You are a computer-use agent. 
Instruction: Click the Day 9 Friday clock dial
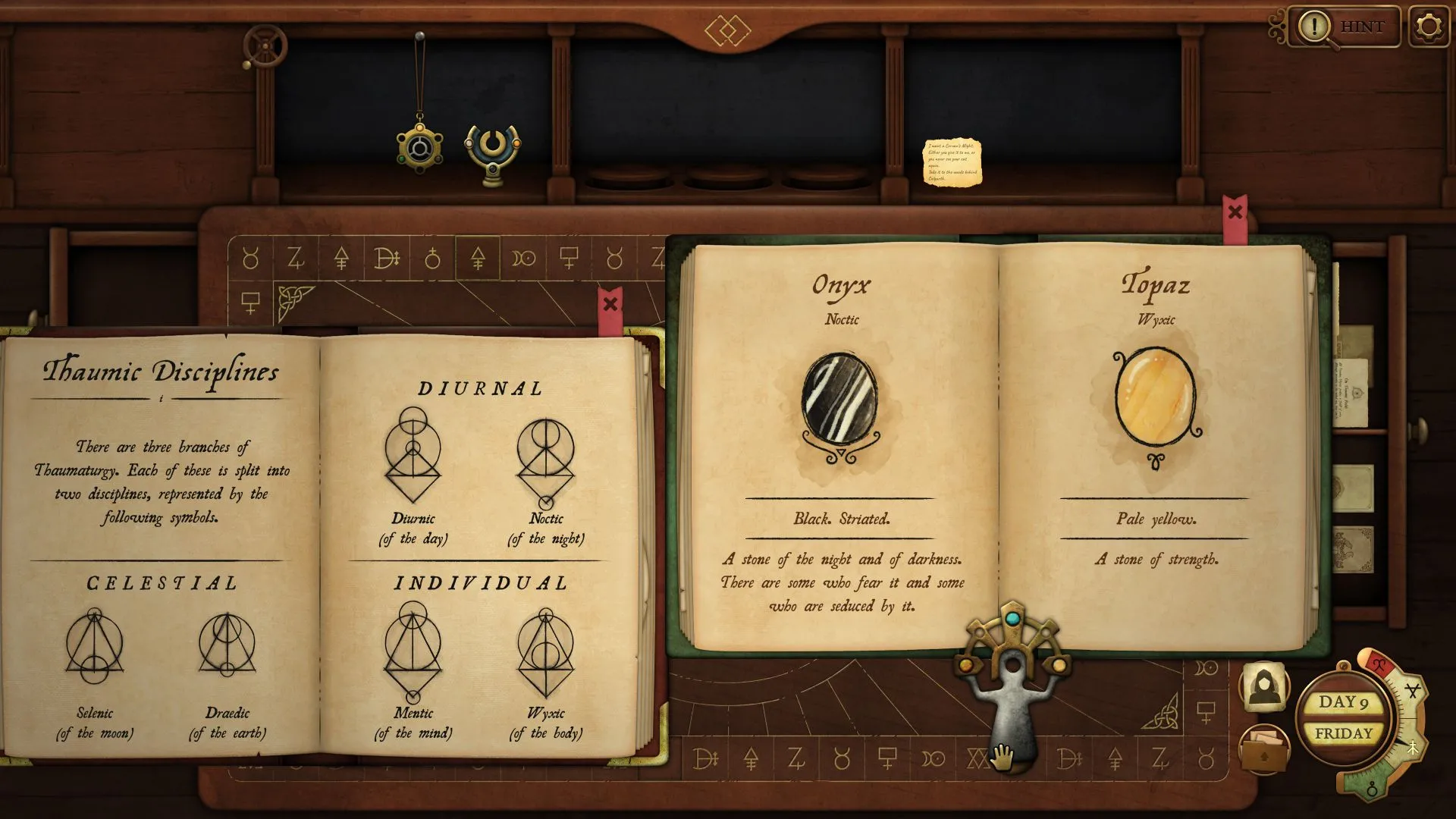1344,718
